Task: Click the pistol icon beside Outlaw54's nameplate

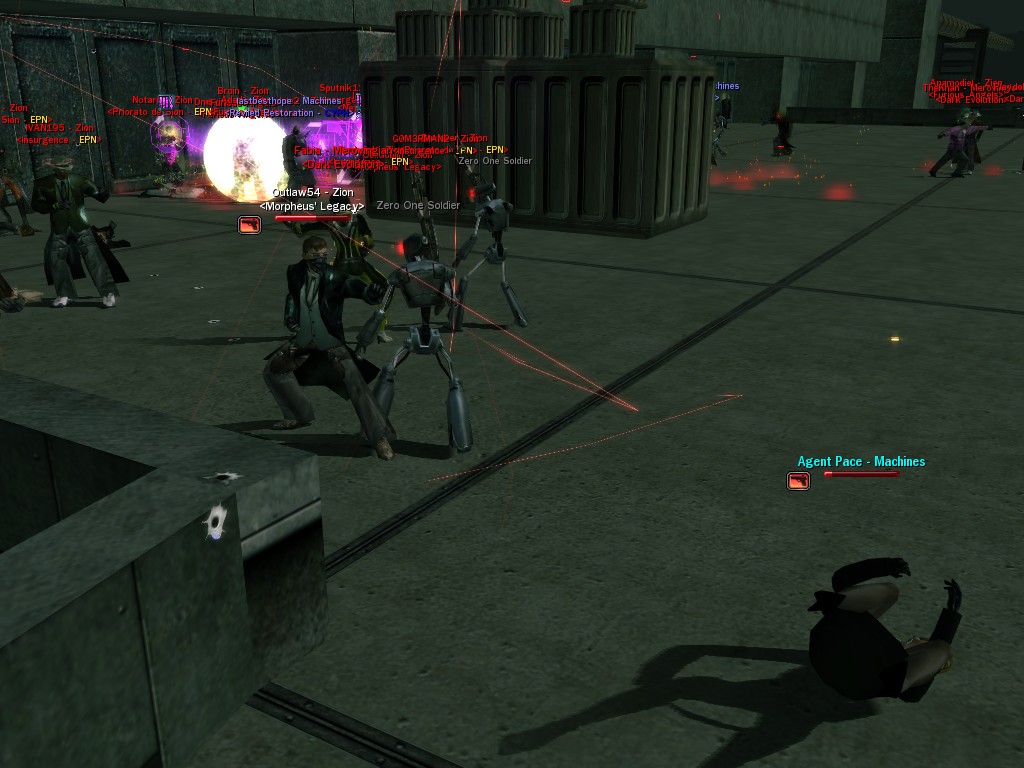Action: pyautogui.click(x=249, y=225)
